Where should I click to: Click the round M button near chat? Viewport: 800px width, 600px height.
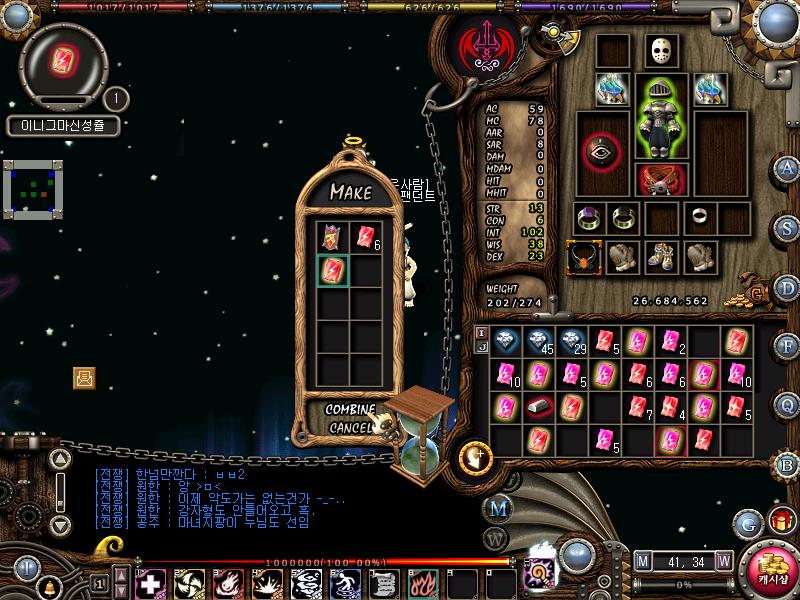(497, 508)
